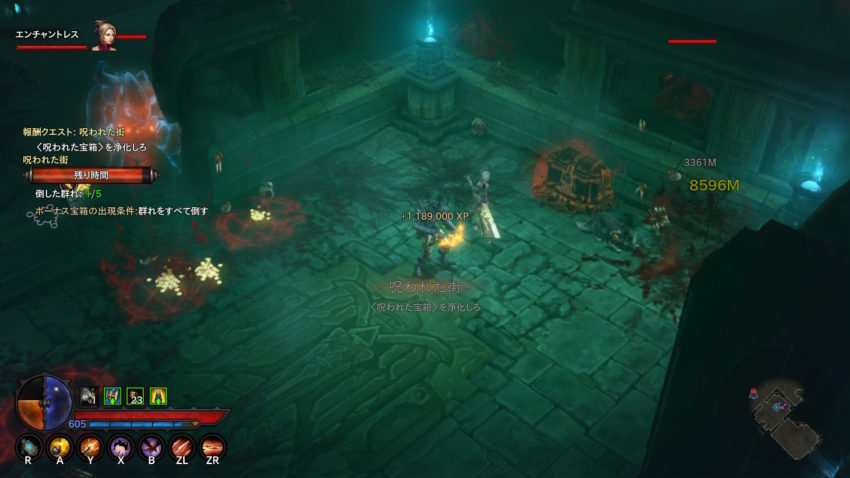Screen dimensions: 850x478
Task: Activate the purple beast companion skill
Action: coord(121,446)
